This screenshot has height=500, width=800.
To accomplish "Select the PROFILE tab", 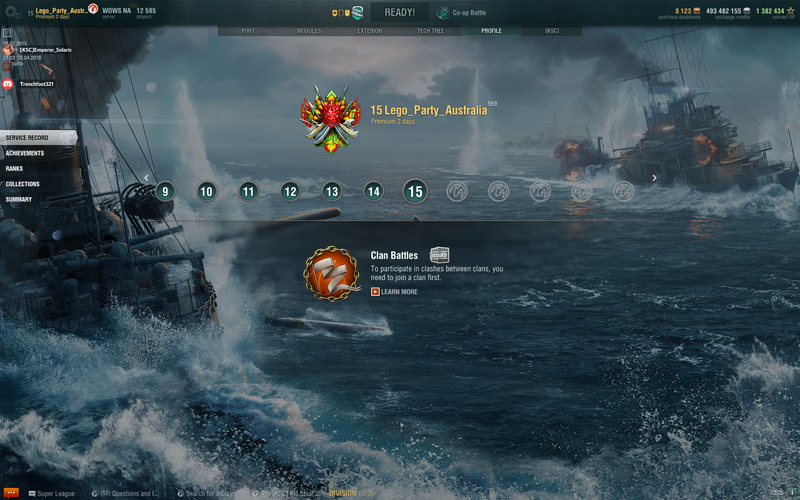I will (x=491, y=31).
